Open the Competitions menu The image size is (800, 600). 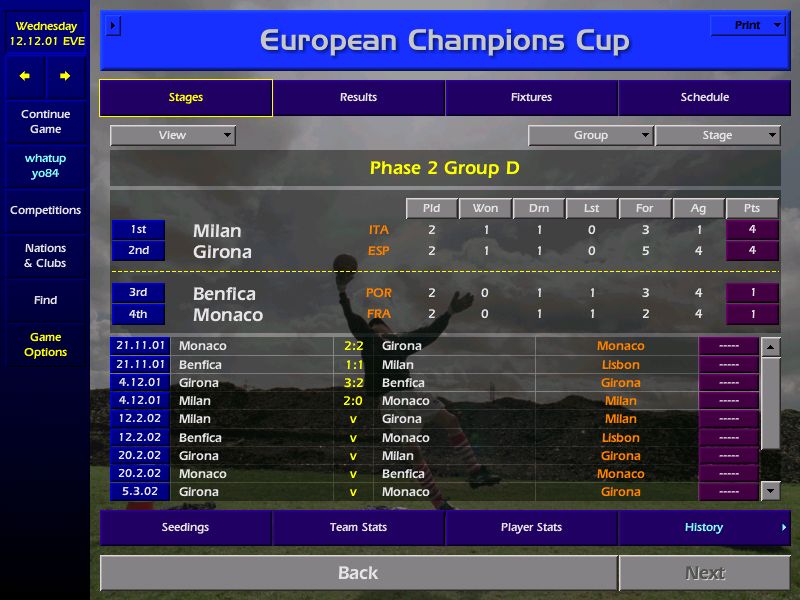pyautogui.click(x=45, y=210)
